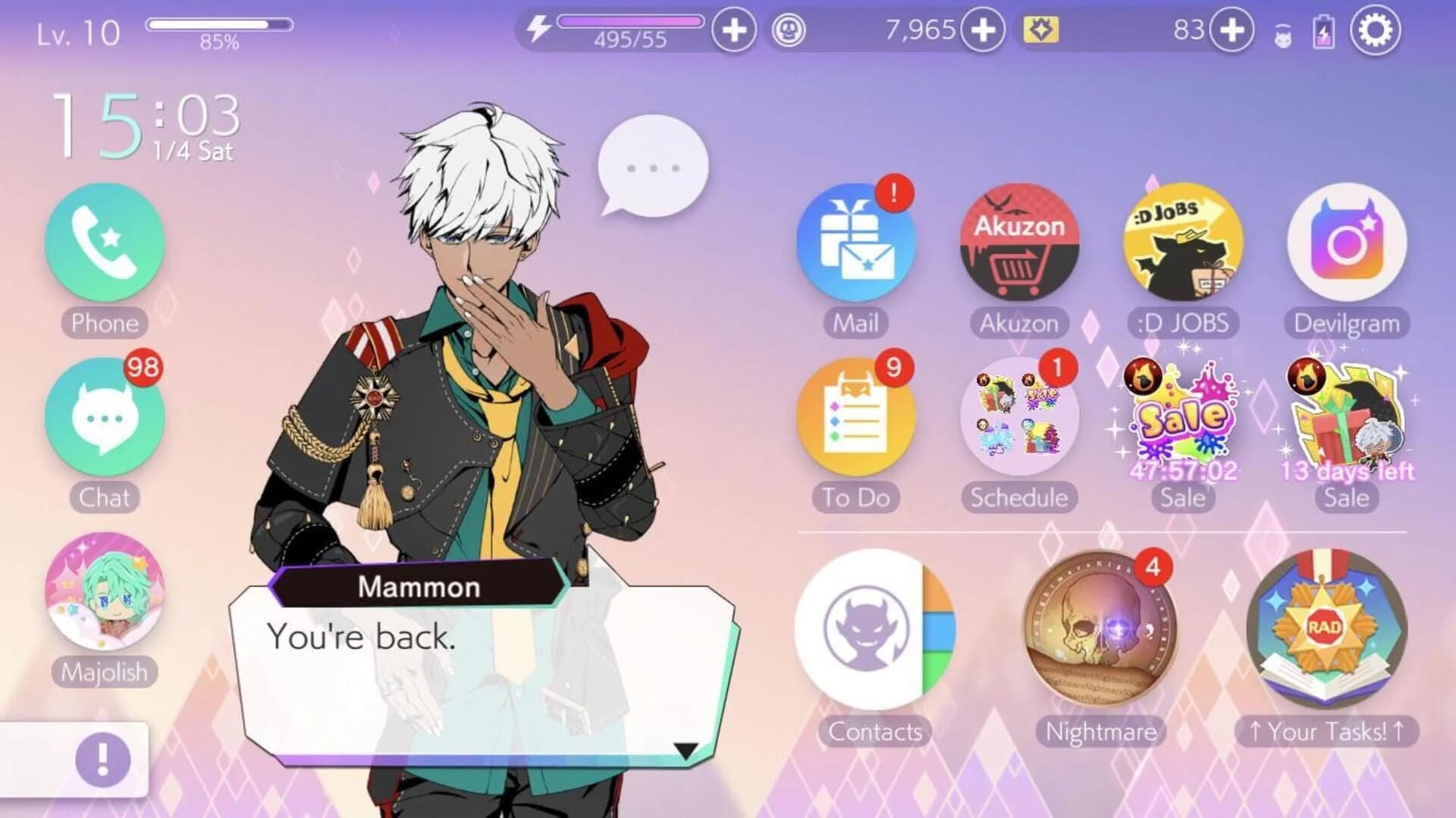Open Devilgram
This screenshot has height=818, width=1456.
click(x=1346, y=241)
